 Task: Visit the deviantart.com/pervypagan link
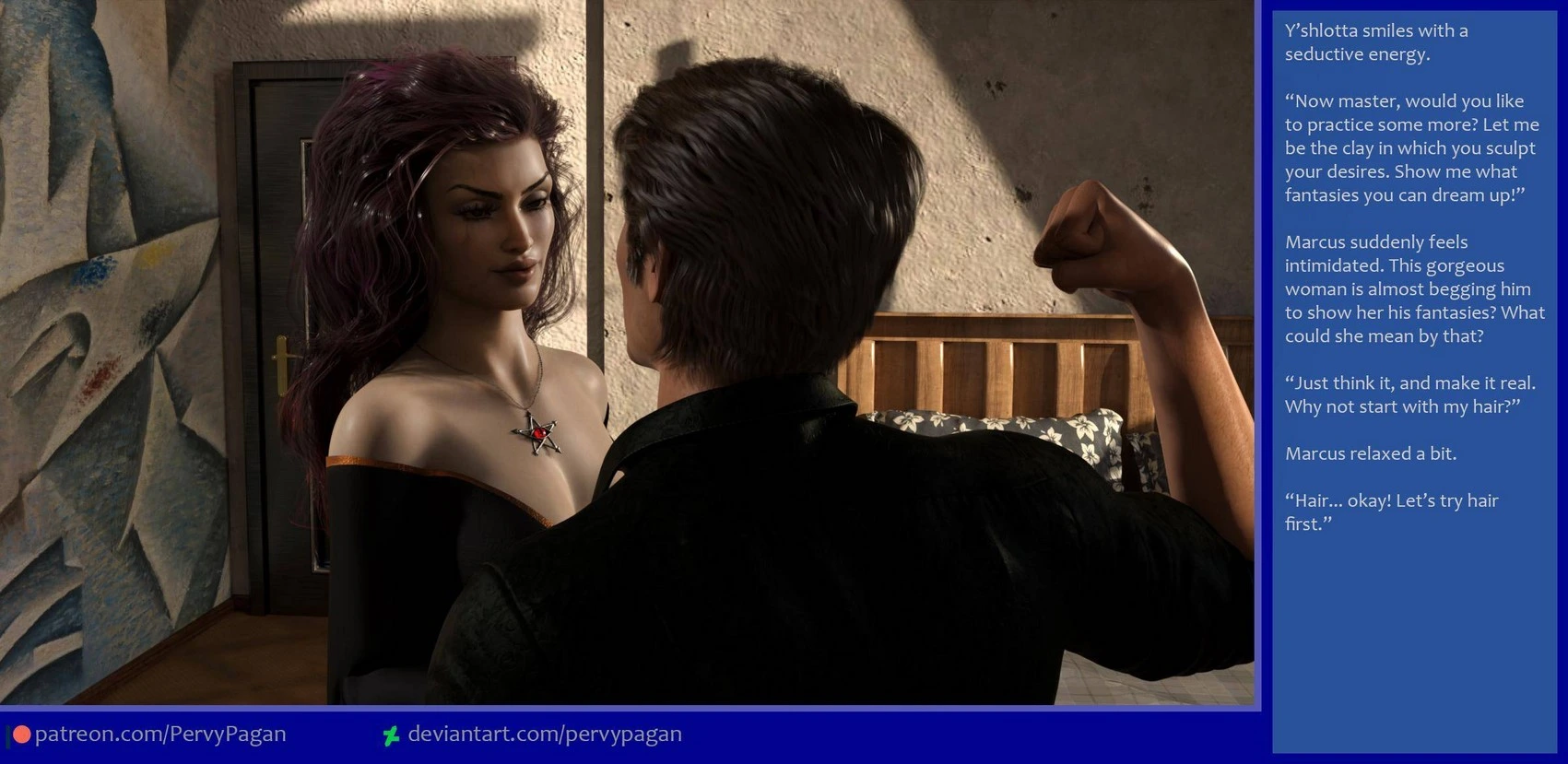[544, 735]
